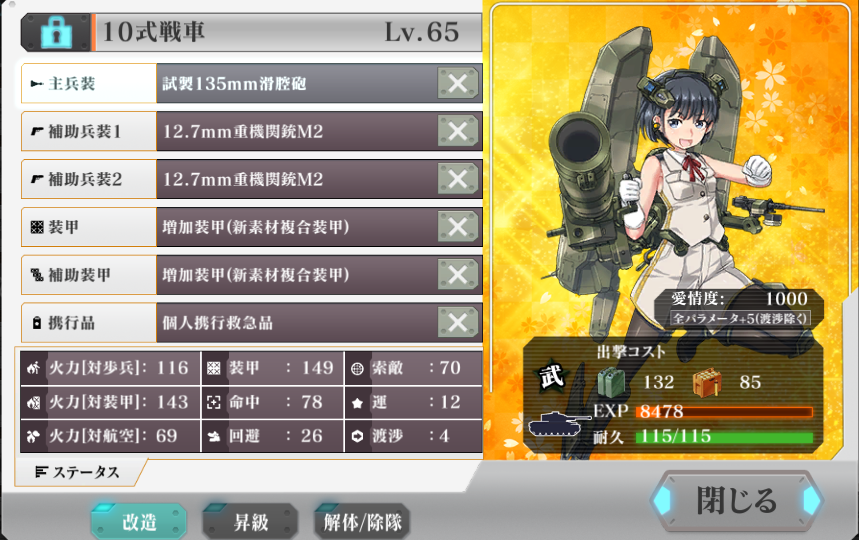Unequip the 補助兵装2 machine gun with X
Viewport: 859px width, 540px height.
point(458,179)
